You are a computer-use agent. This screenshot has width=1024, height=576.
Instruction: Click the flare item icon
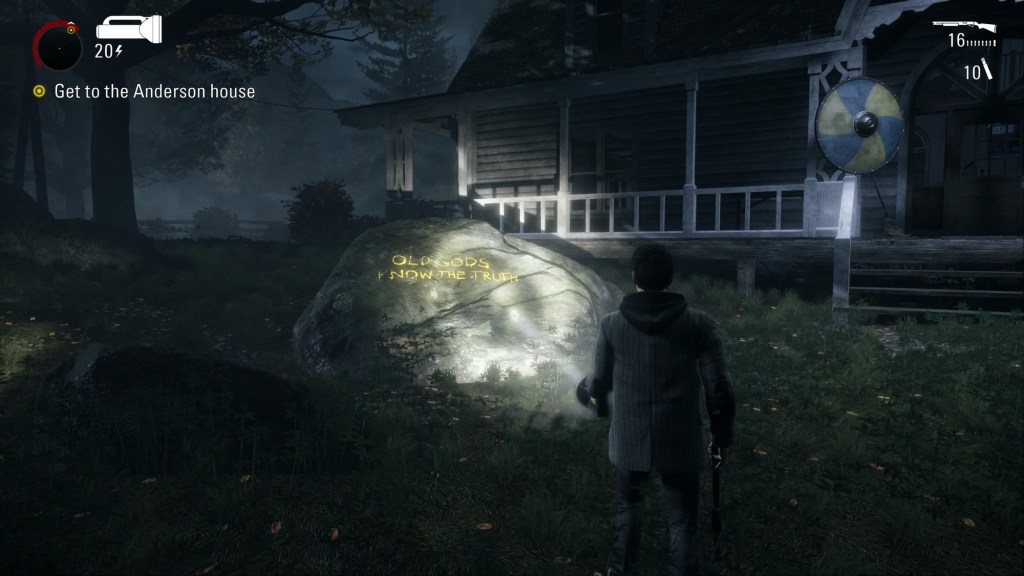[x=986, y=69]
